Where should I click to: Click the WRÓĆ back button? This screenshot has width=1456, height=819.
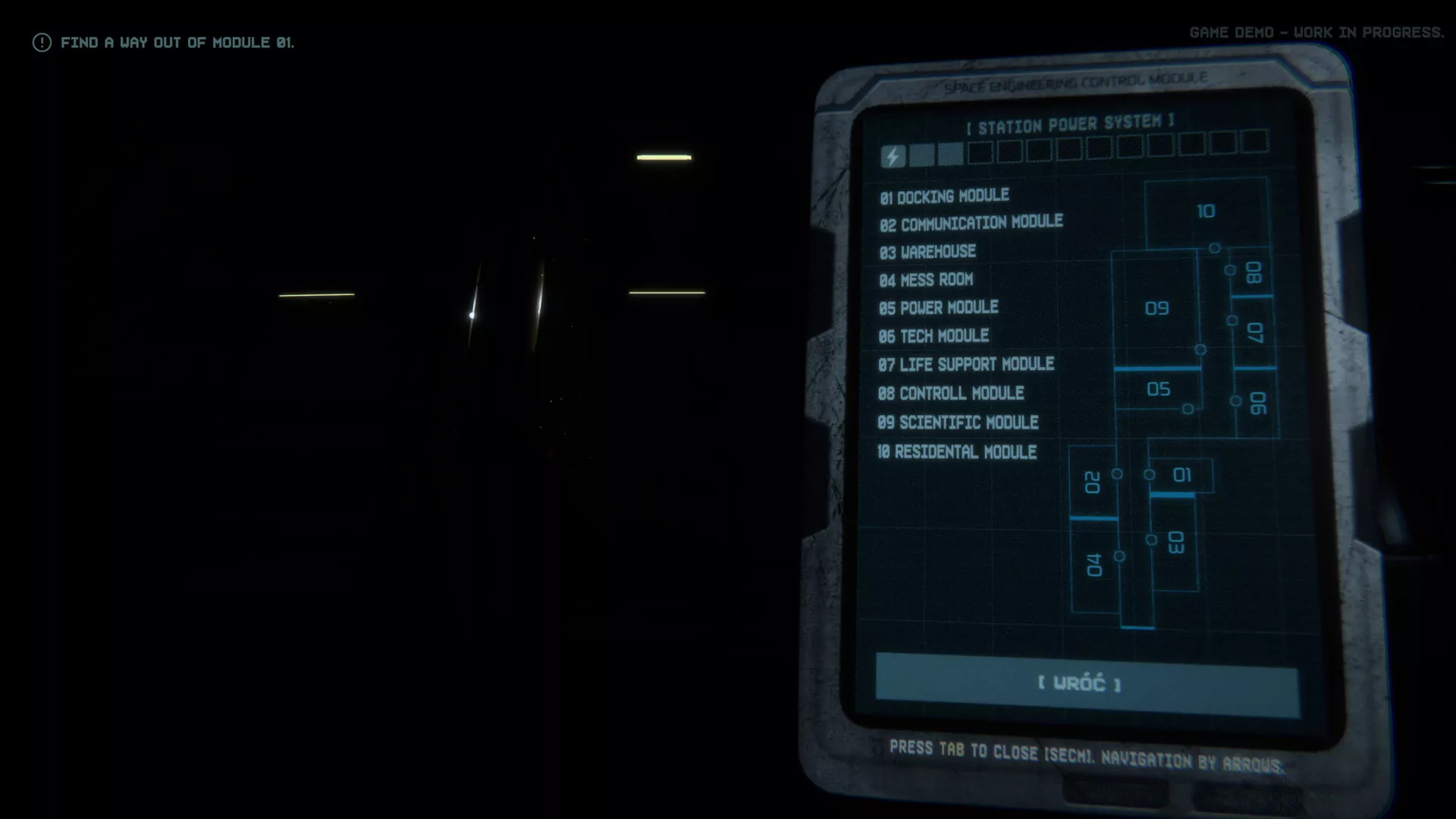(x=1086, y=684)
